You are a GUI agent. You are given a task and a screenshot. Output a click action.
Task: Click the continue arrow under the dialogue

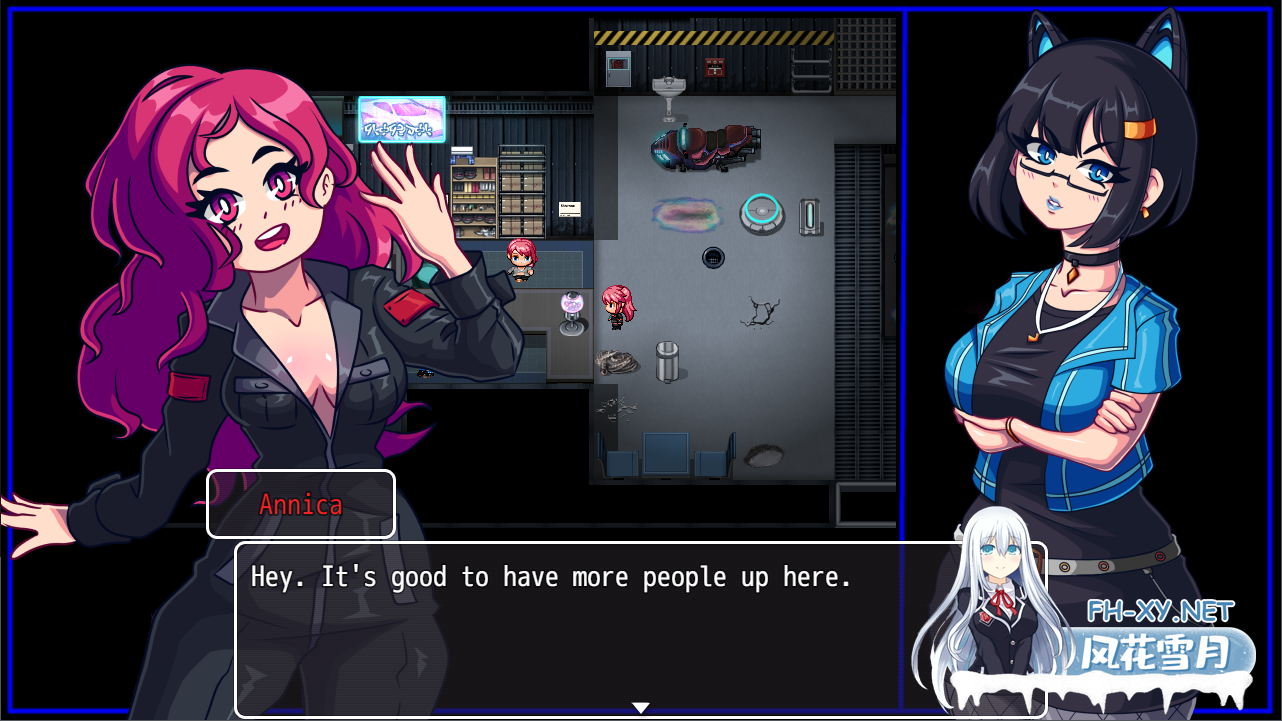(640, 706)
